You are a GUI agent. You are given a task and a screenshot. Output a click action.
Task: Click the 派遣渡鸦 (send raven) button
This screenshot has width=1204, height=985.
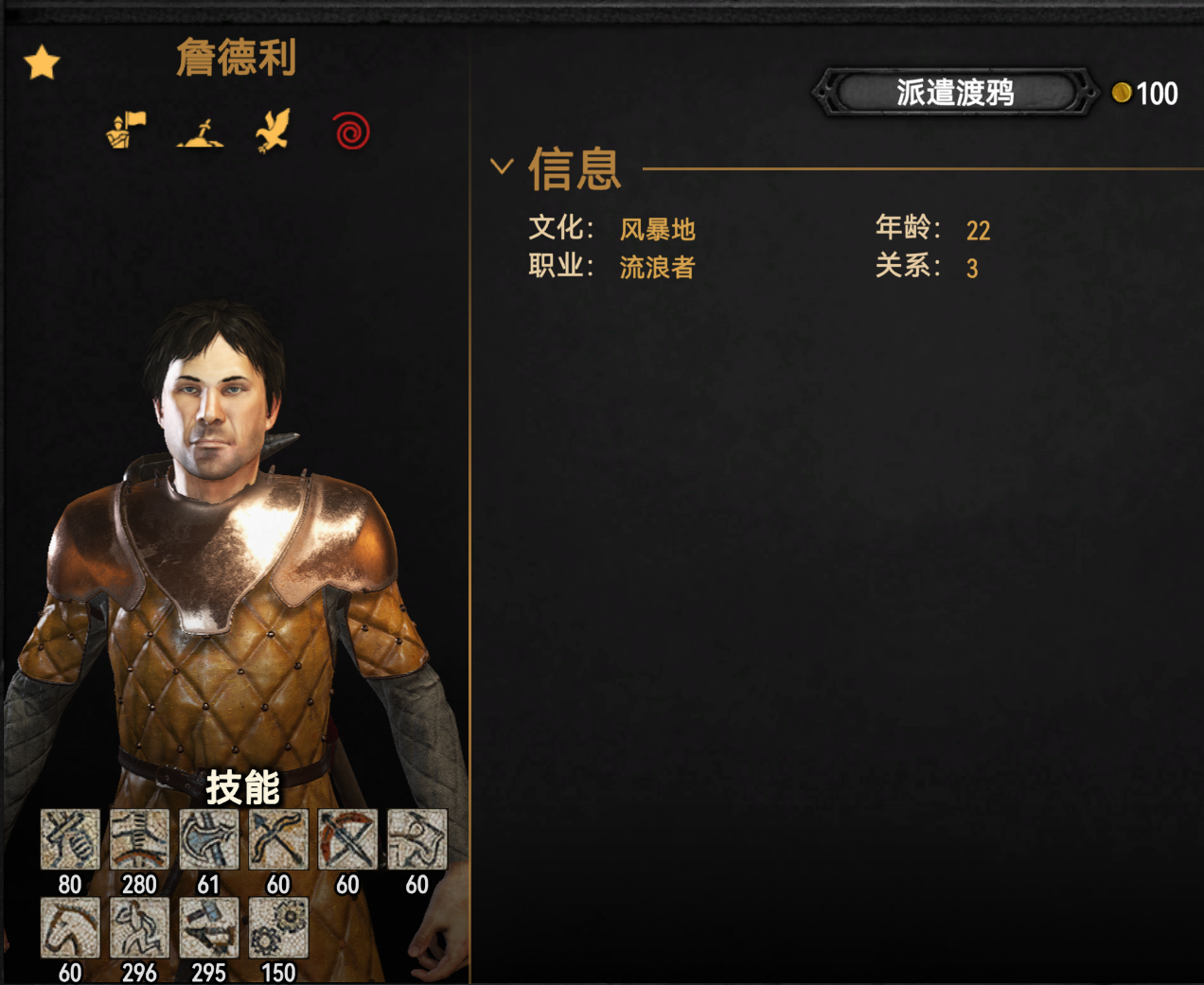pos(954,93)
